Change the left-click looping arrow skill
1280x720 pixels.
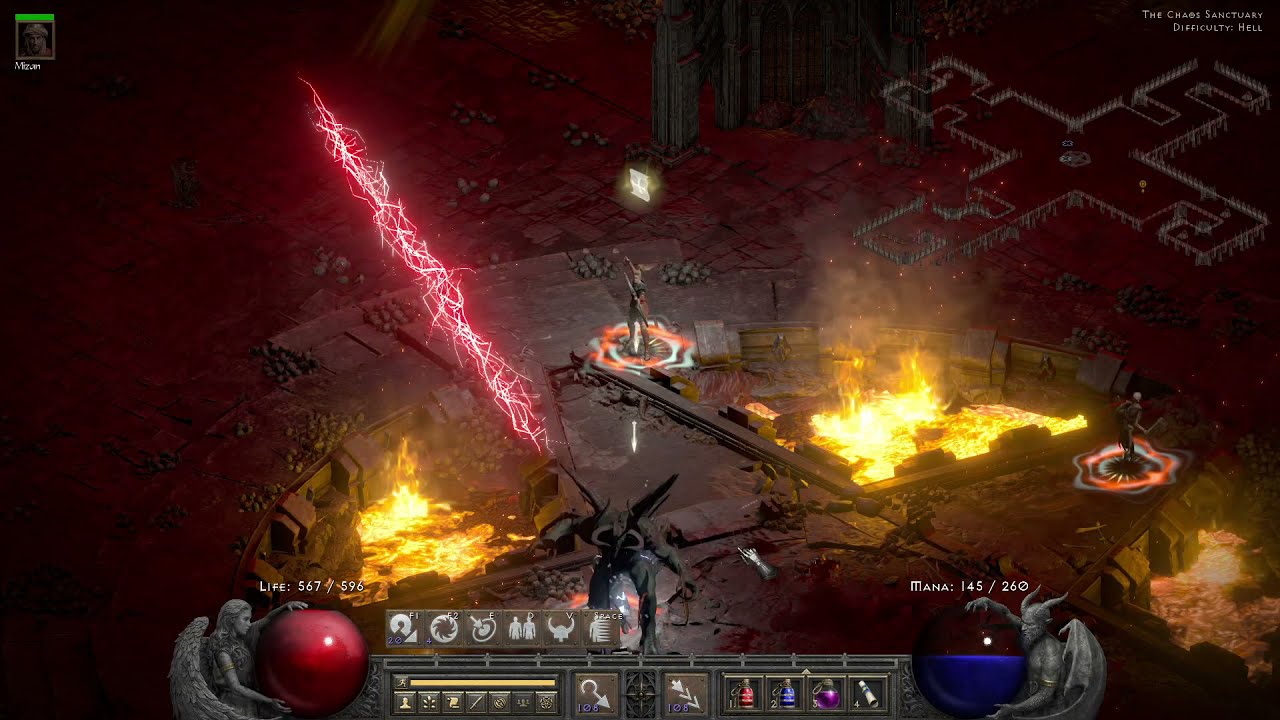595,692
